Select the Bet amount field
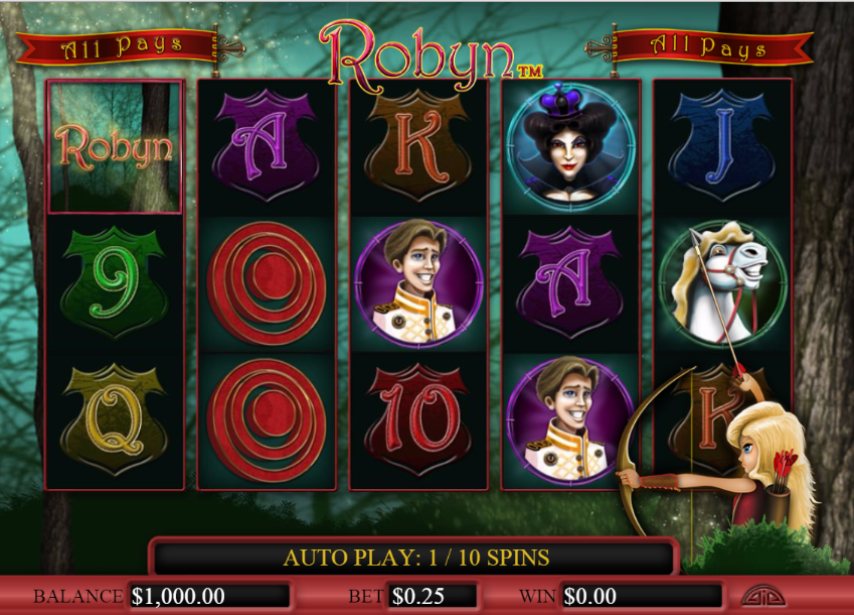The image size is (854, 615). click(431, 596)
